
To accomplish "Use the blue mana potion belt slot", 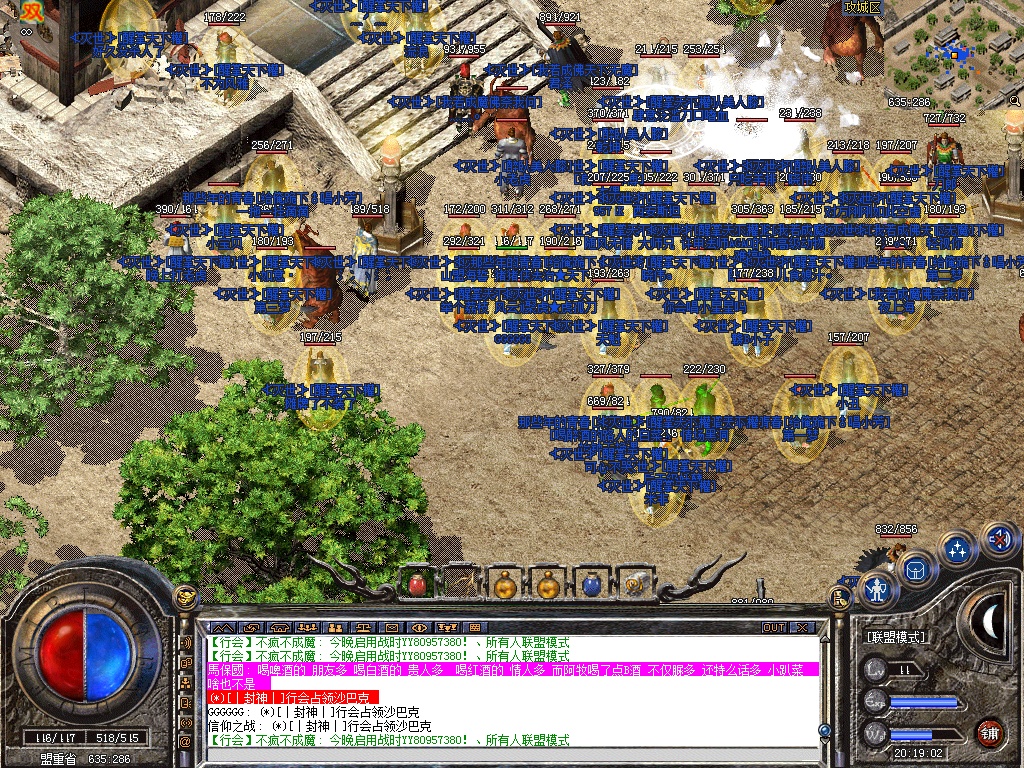I will (590, 583).
